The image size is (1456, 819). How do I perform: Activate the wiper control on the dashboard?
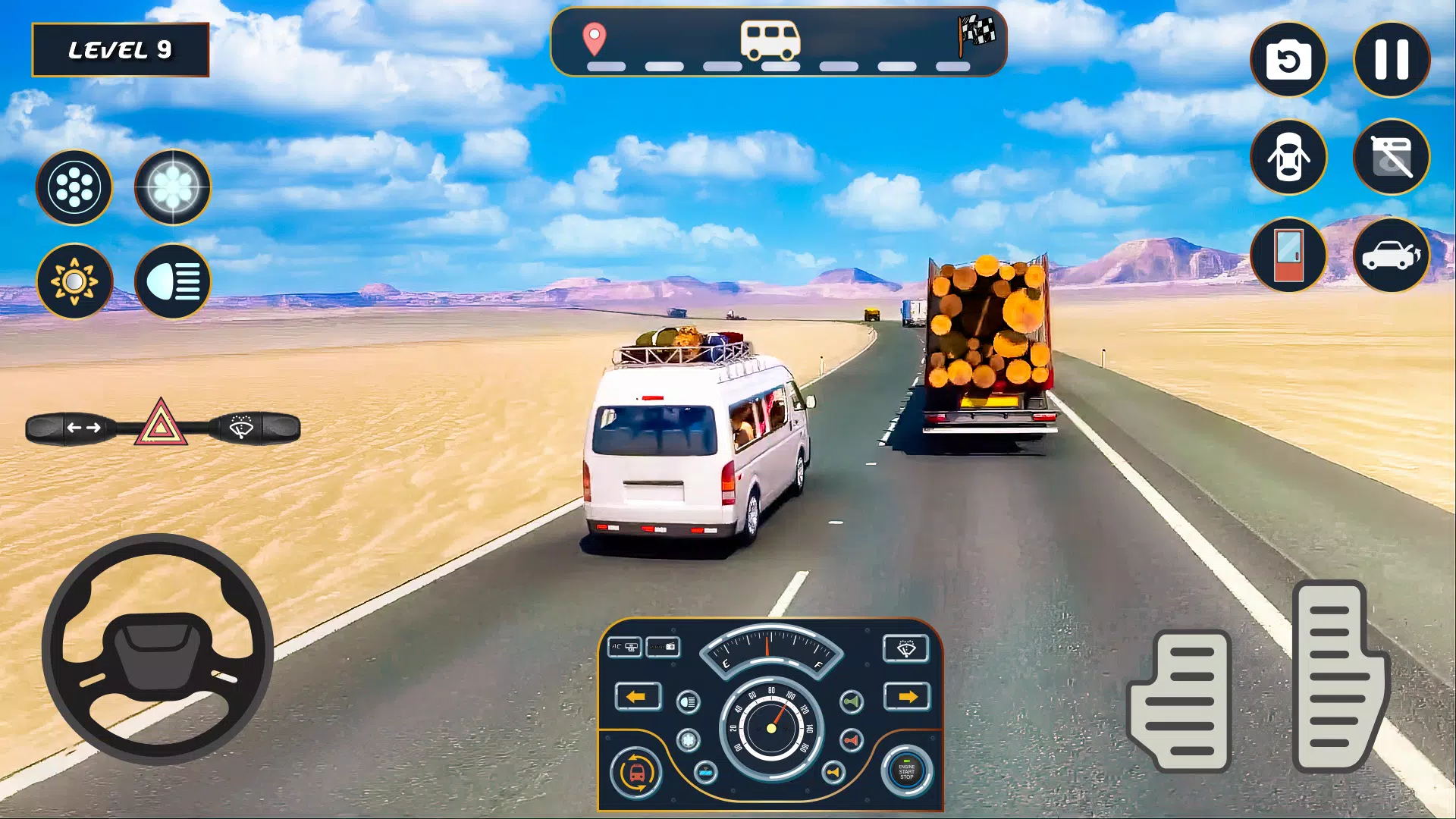pos(906,649)
